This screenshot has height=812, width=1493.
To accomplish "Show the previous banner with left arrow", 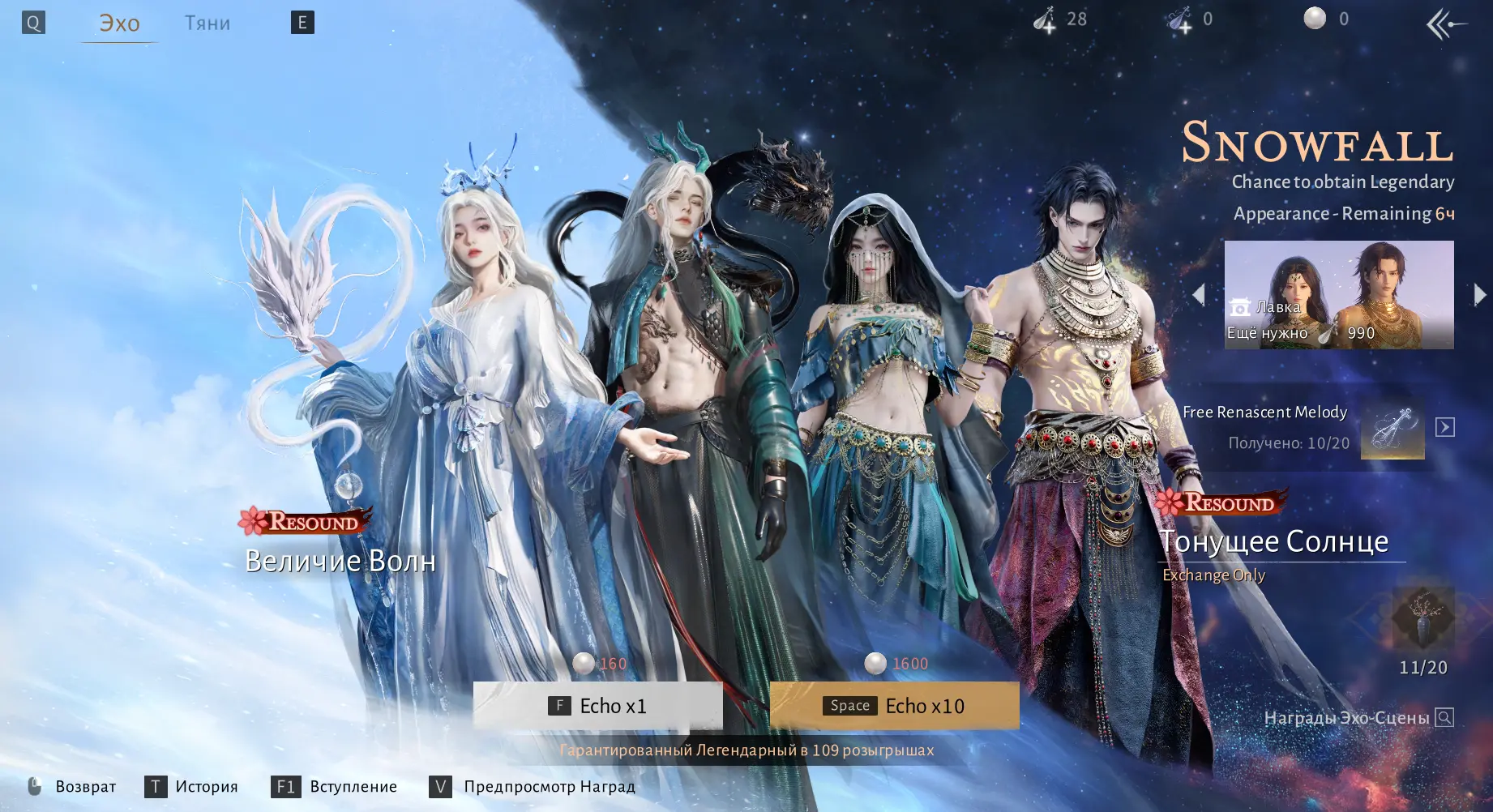I will click(x=1199, y=295).
